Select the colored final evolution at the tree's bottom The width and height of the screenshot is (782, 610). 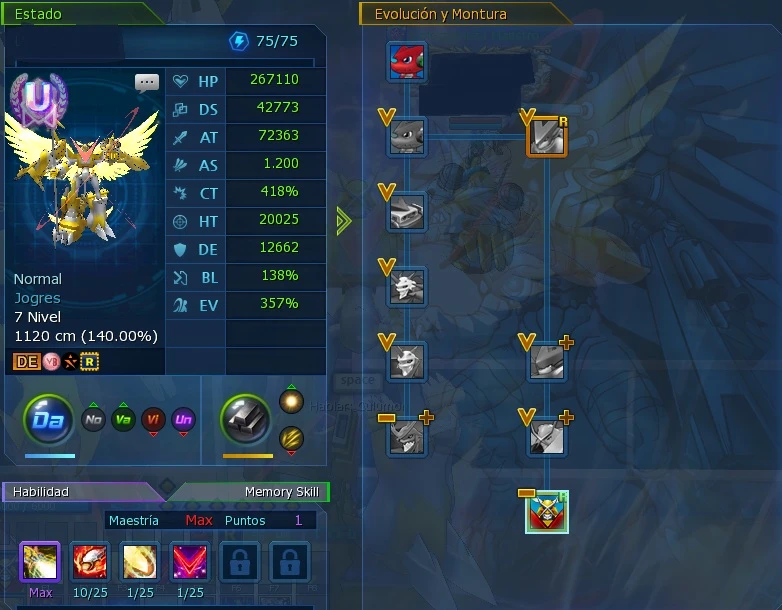[x=547, y=512]
